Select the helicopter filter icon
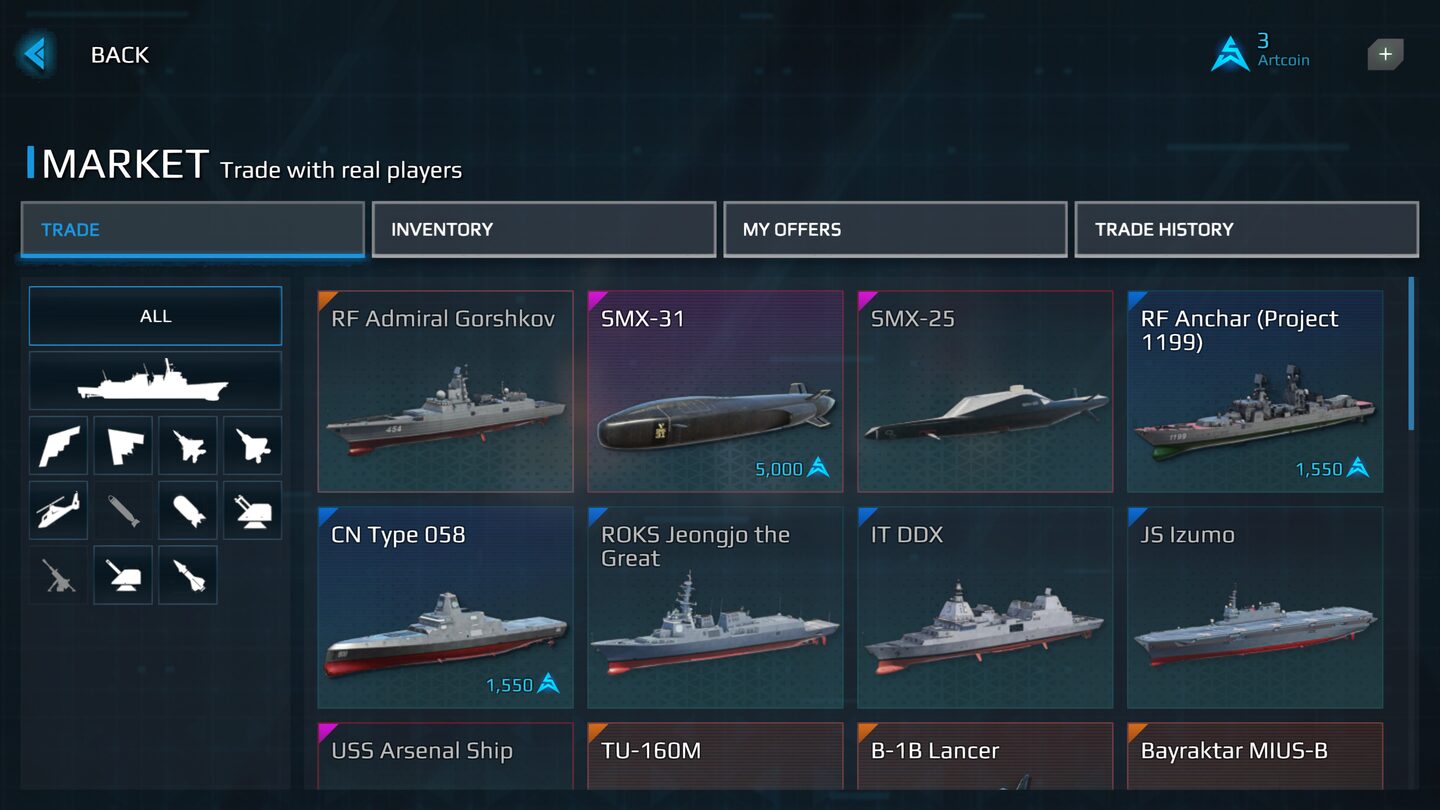This screenshot has height=810, width=1440. pos(58,510)
